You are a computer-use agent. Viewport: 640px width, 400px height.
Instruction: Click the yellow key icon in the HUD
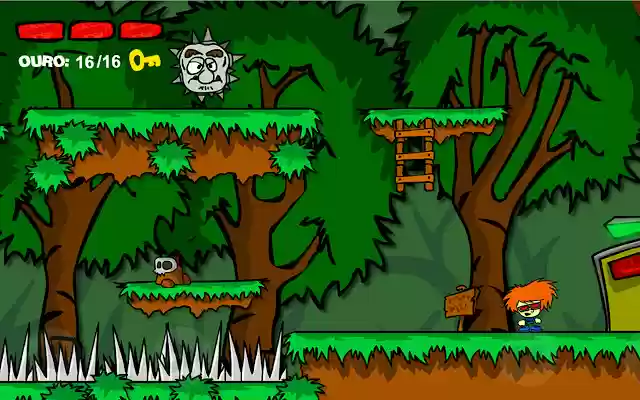tap(144, 61)
